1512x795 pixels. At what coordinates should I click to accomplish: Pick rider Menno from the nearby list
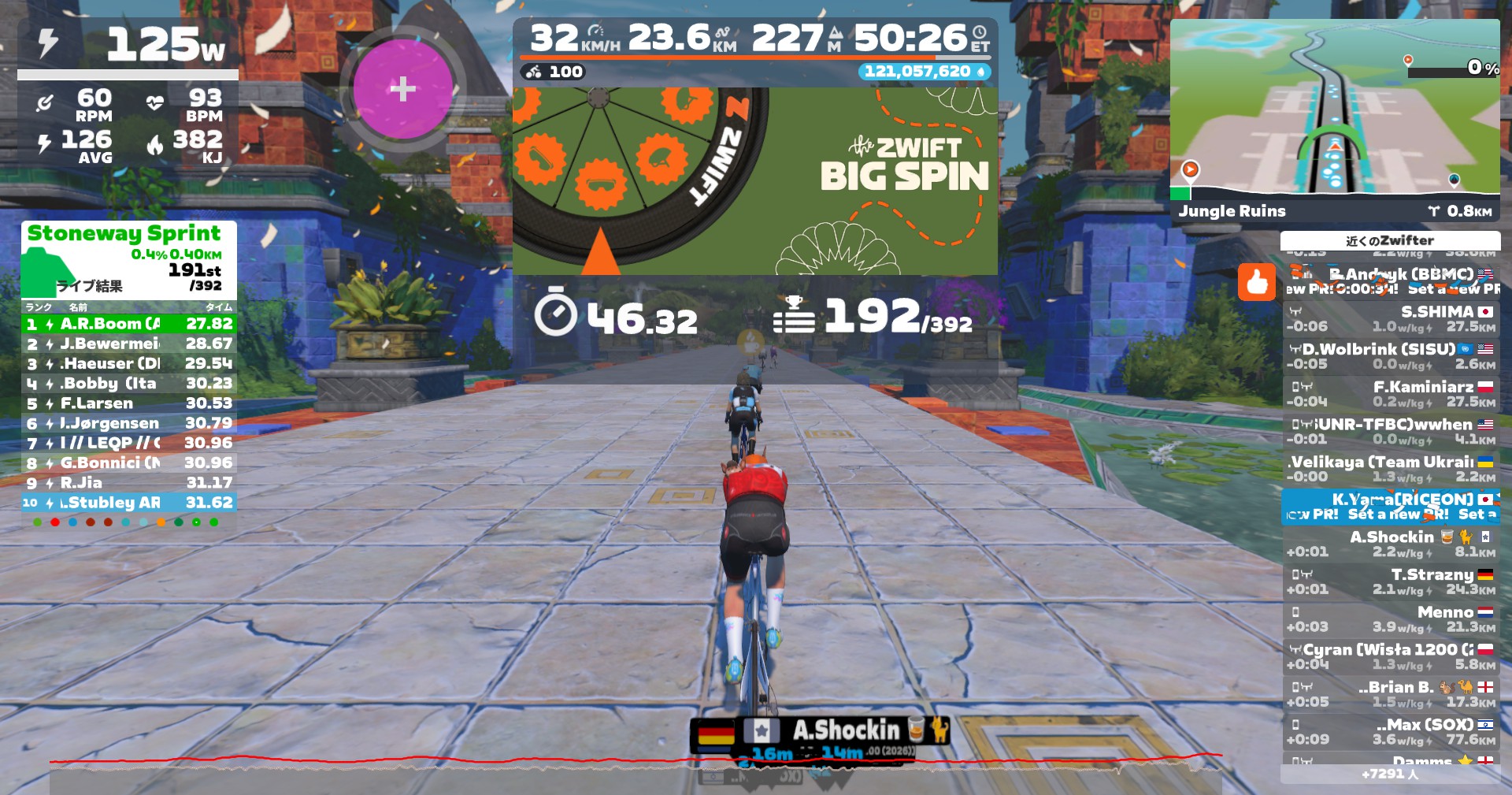pos(1391,619)
